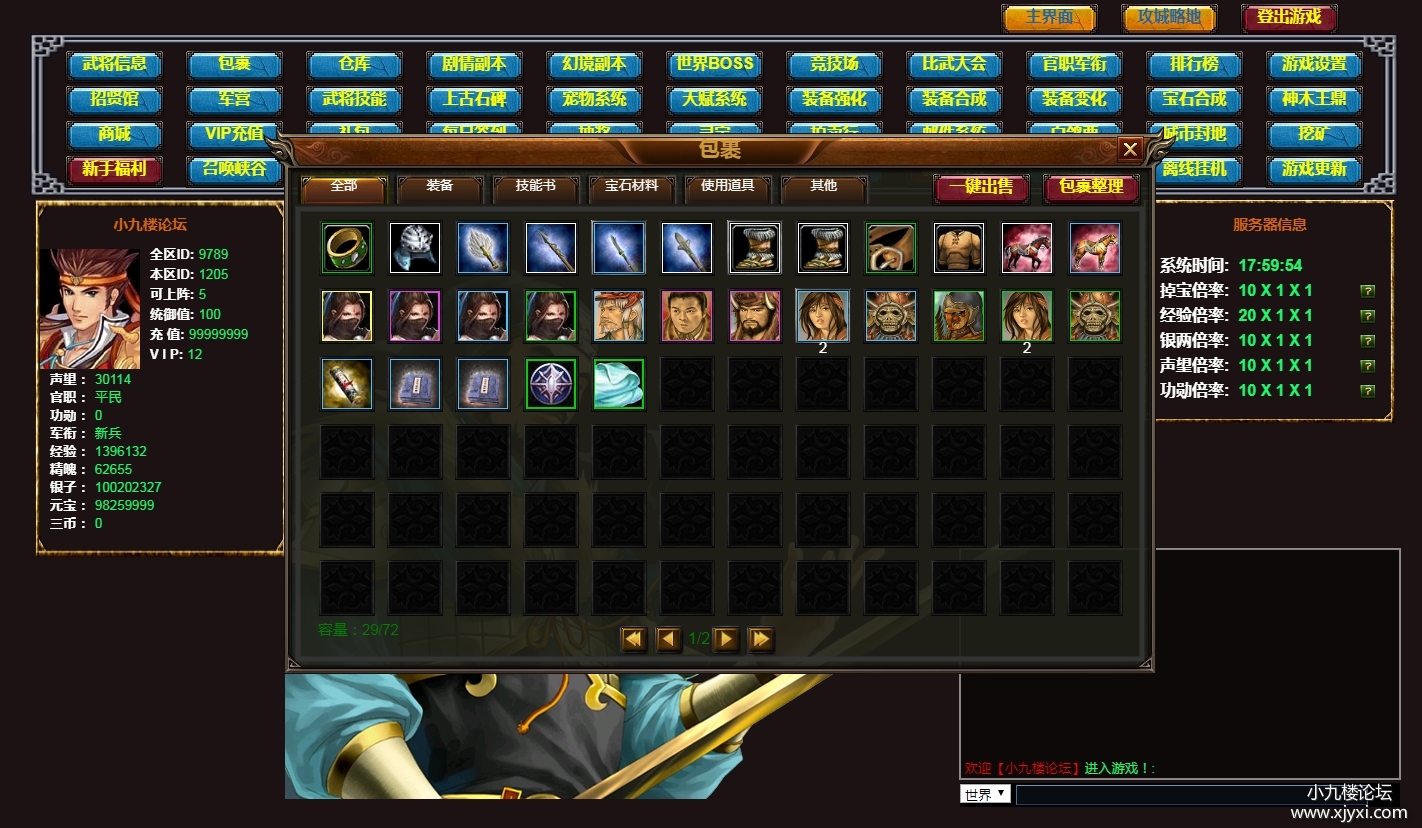Select the white feather weapon item
This screenshot has width=1422, height=828.
tap(483, 248)
